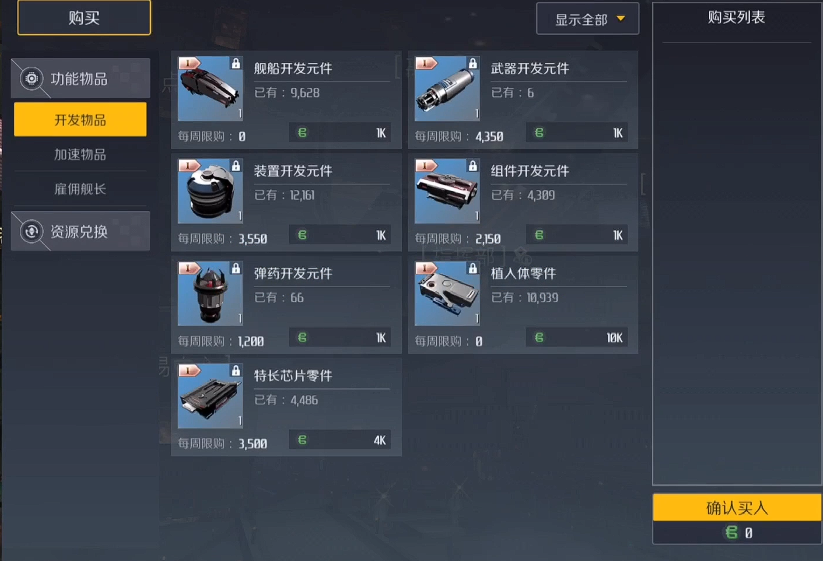Choose the 开发物品 subcategory

[x=80, y=120]
